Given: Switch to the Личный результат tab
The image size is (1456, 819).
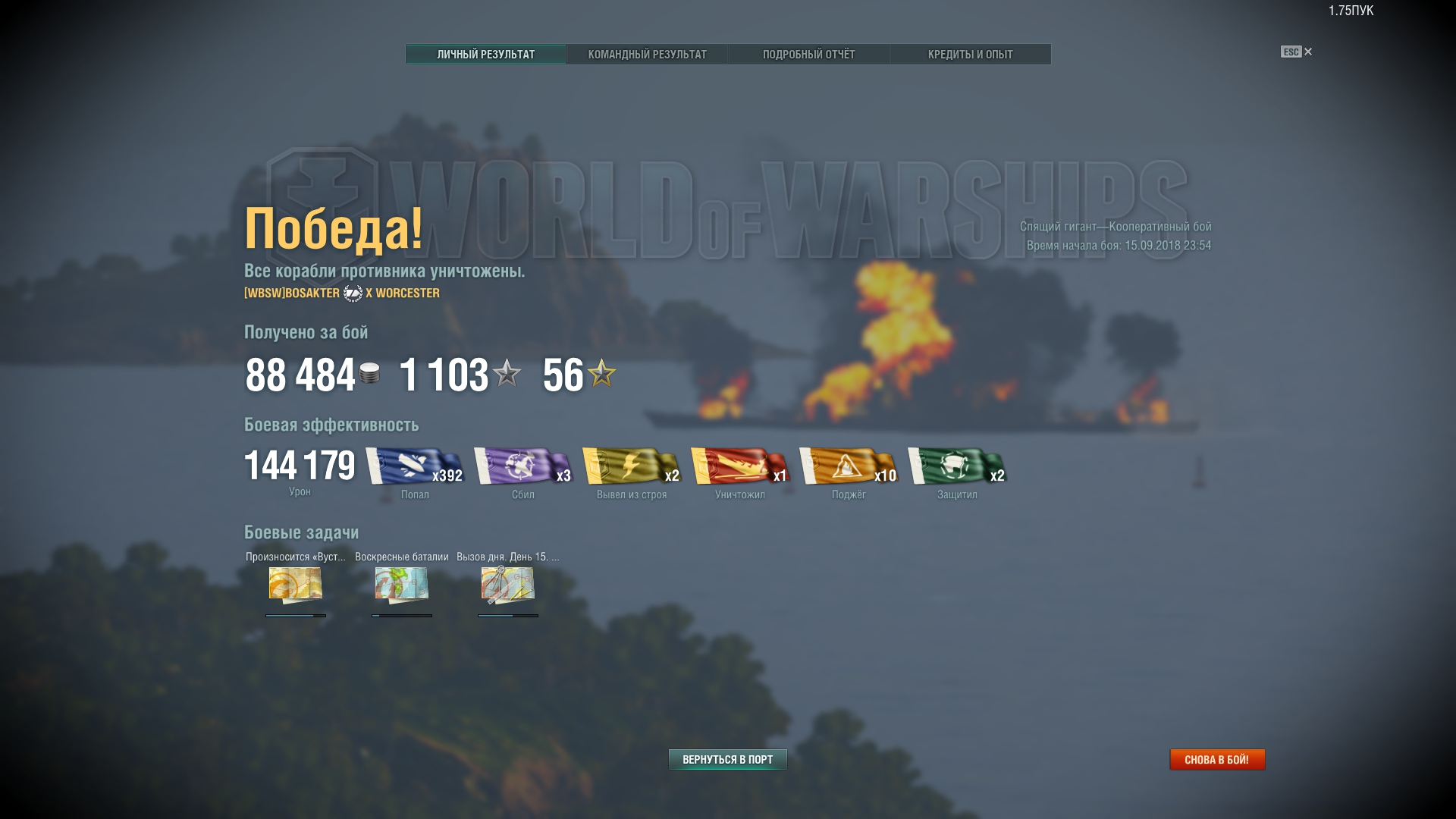Looking at the screenshot, I should [x=485, y=55].
